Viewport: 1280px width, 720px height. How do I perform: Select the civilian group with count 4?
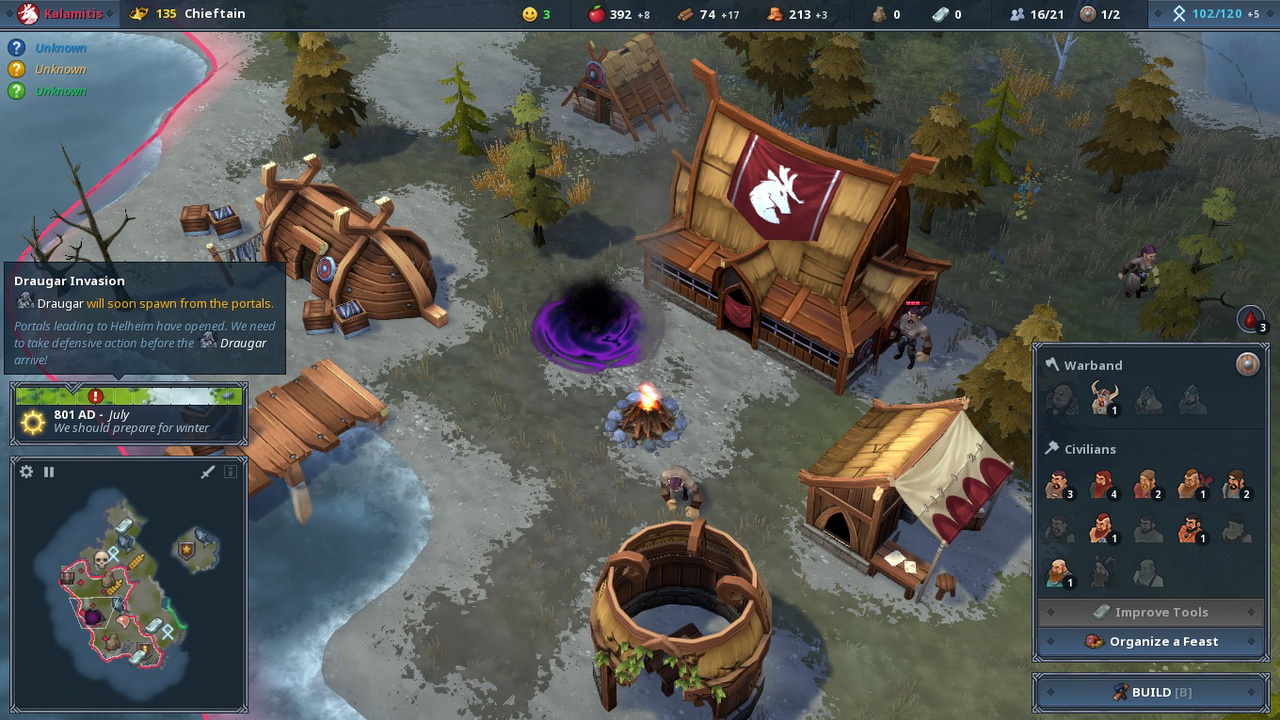tap(1103, 485)
